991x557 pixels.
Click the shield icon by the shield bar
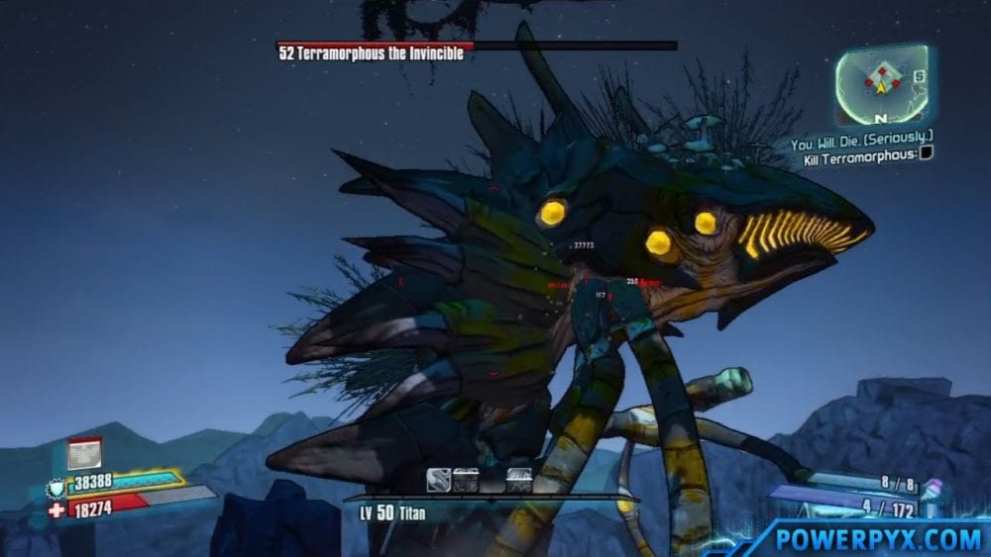click(x=55, y=489)
